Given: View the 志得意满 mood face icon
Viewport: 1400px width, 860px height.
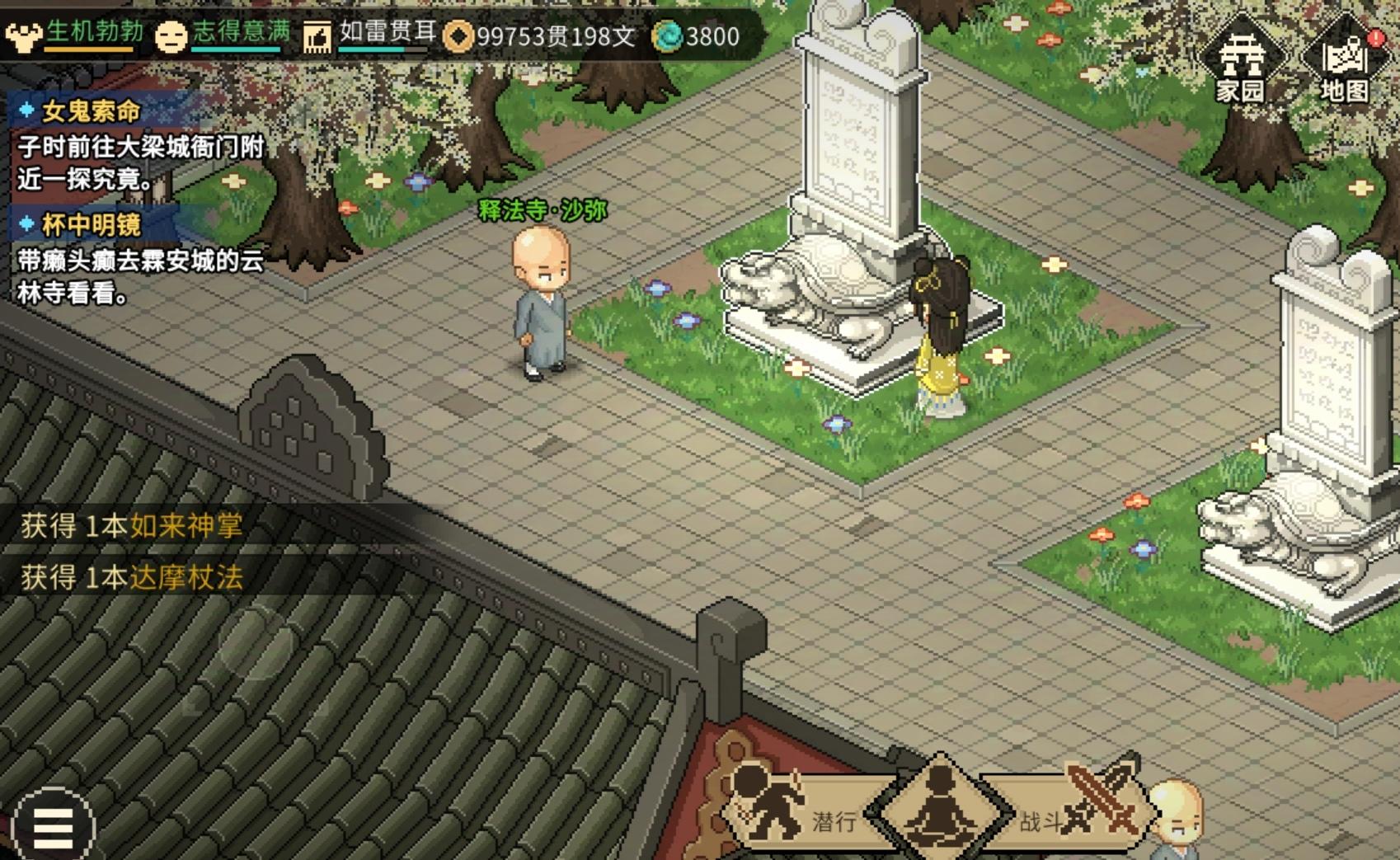Looking at the screenshot, I should coord(174,35).
